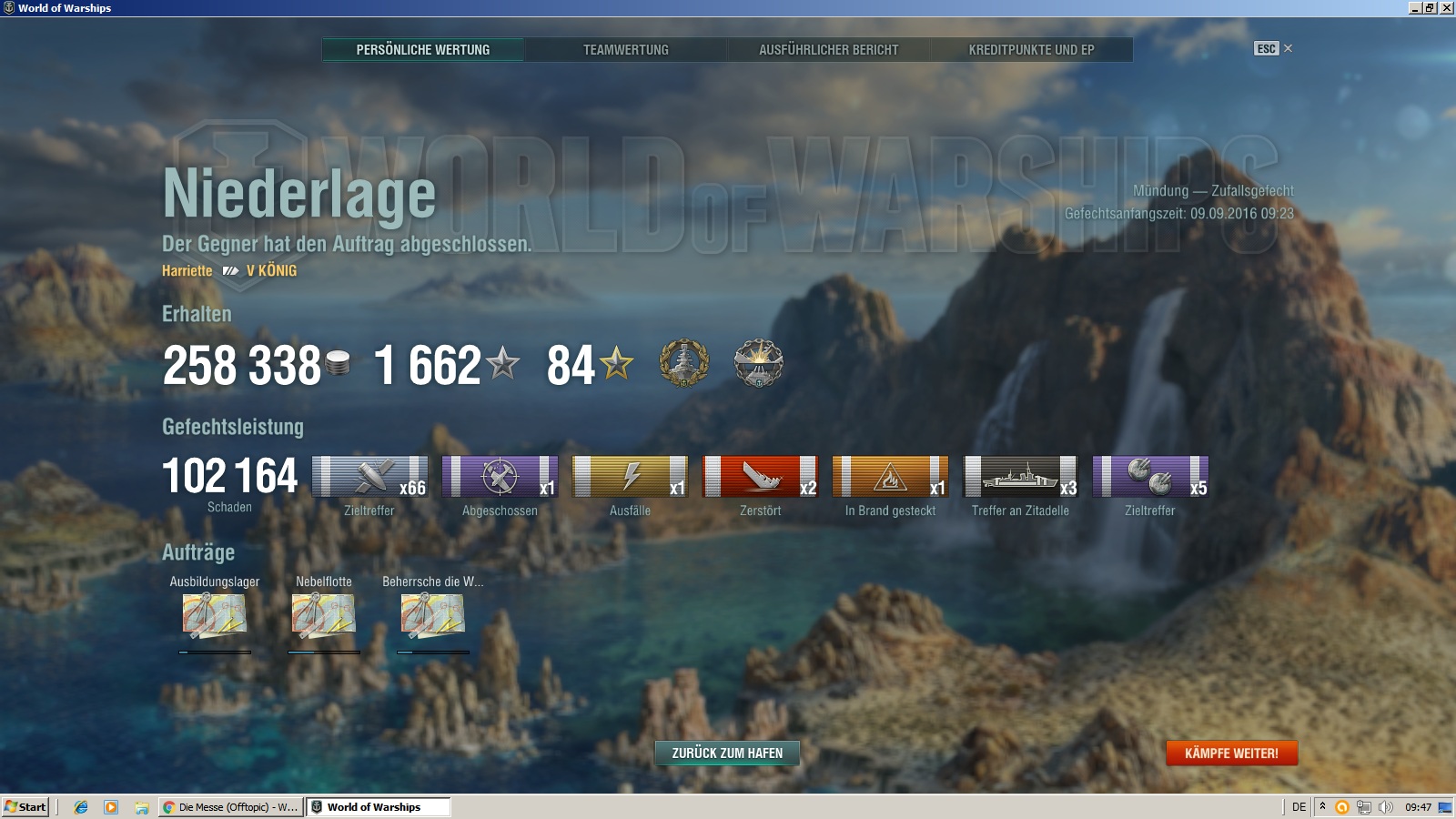Select the Nebelflotte mission icon
The width and height of the screenshot is (1456, 819).
pyautogui.click(x=324, y=615)
